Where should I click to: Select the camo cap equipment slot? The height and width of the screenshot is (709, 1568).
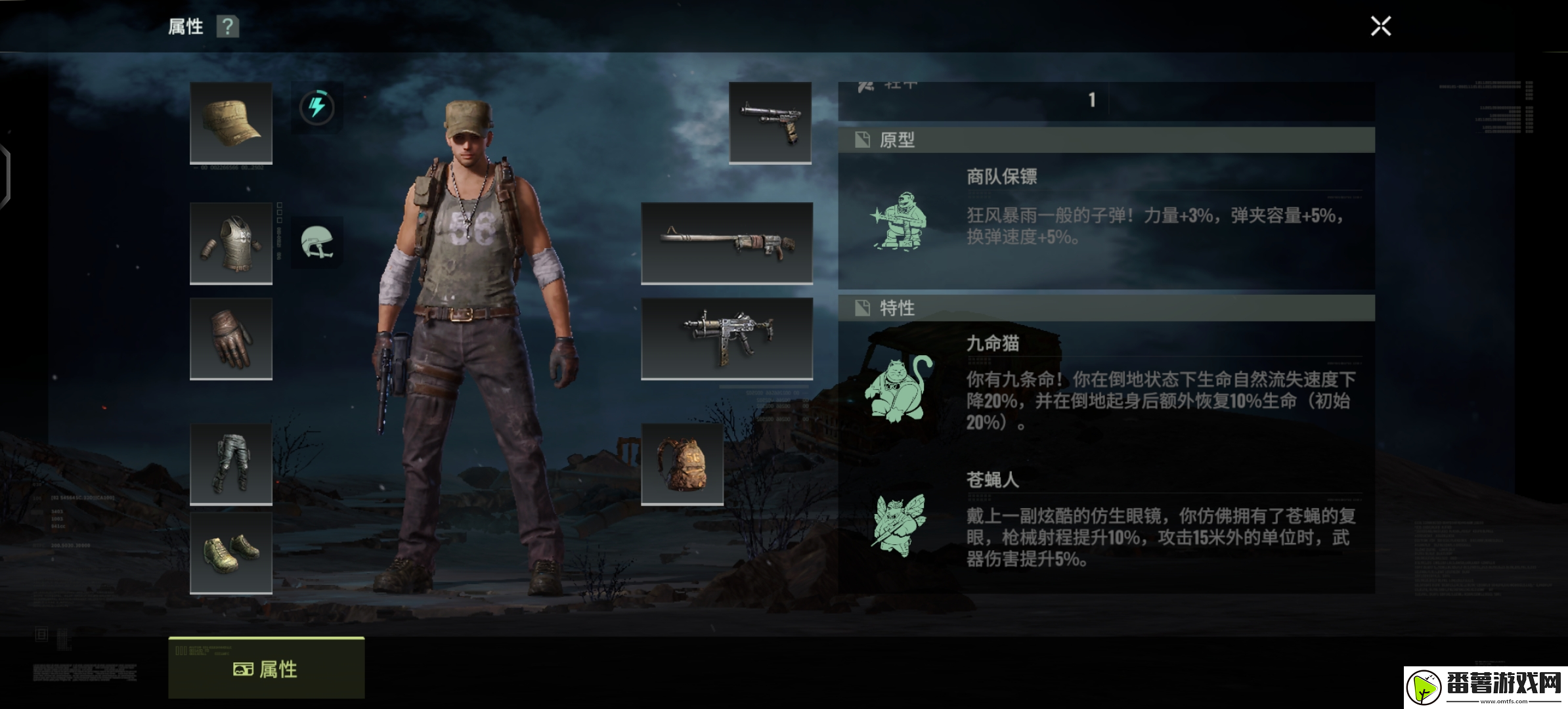point(231,122)
